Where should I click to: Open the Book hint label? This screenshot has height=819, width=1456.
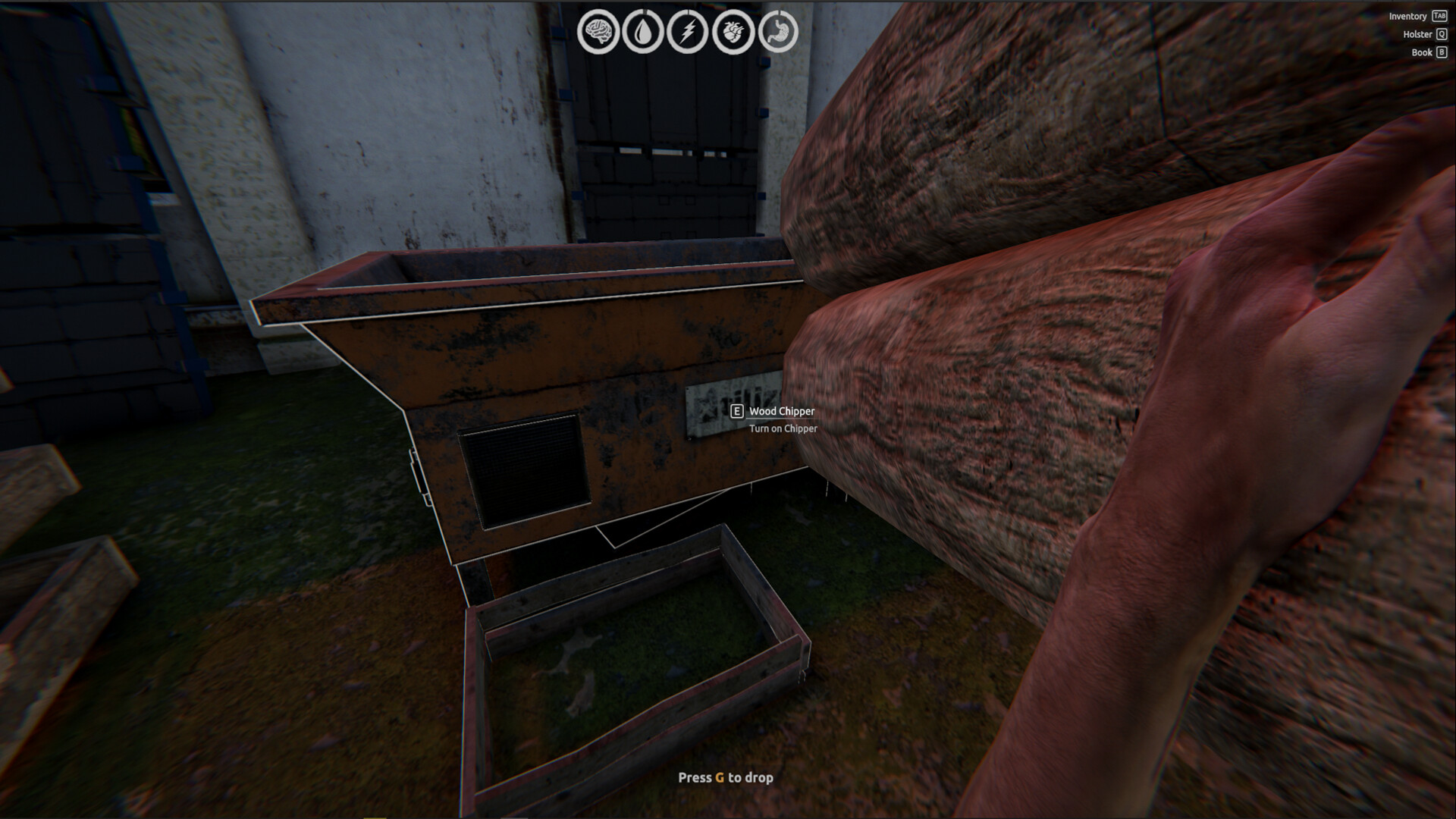(x=1421, y=52)
